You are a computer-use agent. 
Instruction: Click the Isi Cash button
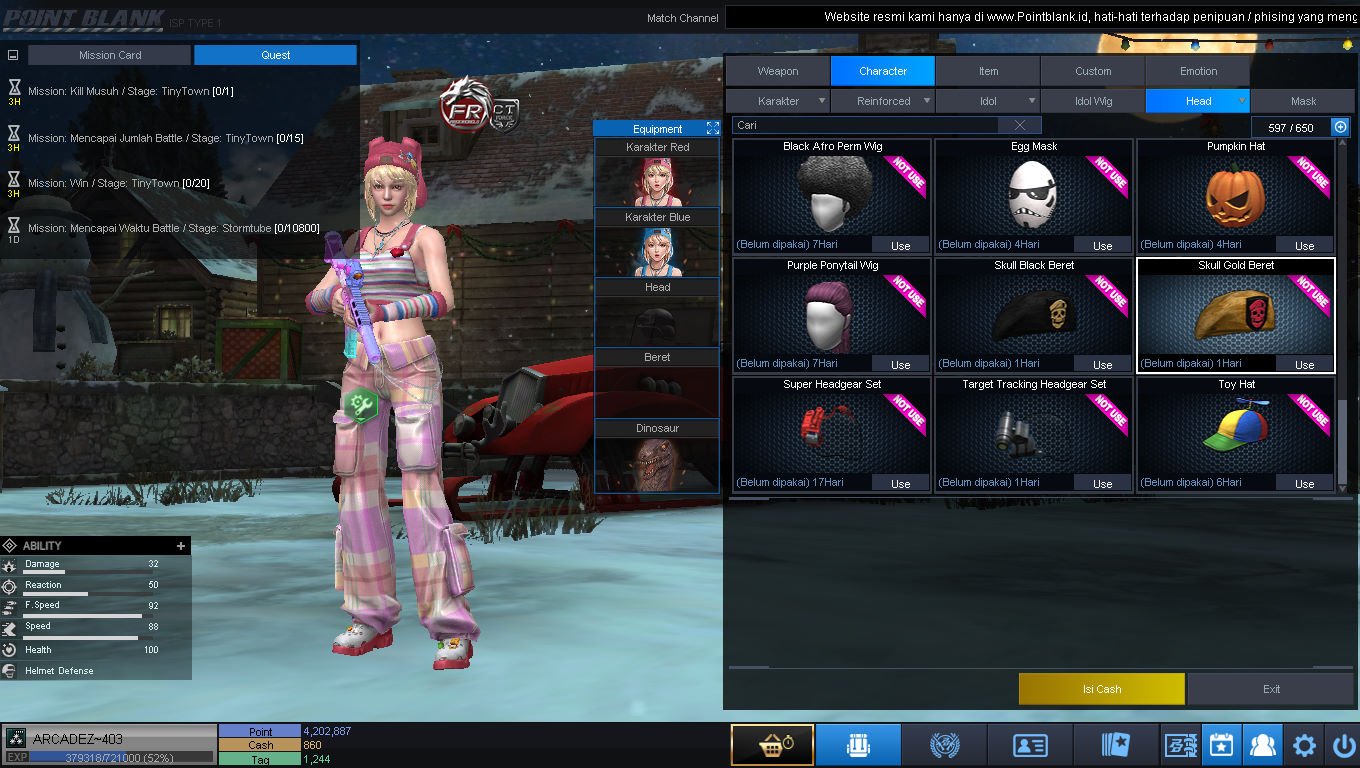point(1101,689)
